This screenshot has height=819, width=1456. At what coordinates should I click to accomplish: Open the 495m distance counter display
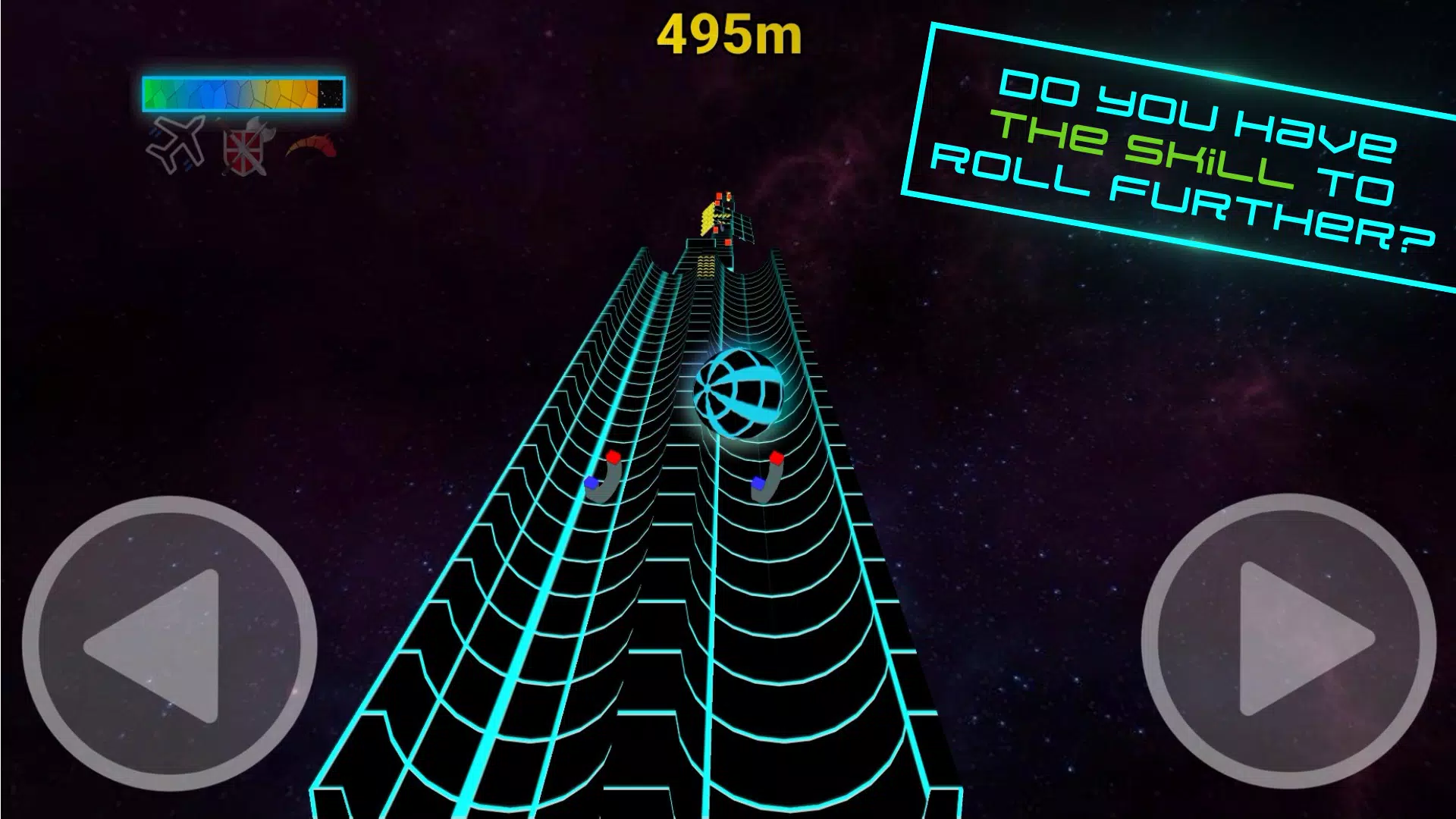[x=730, y=36]
